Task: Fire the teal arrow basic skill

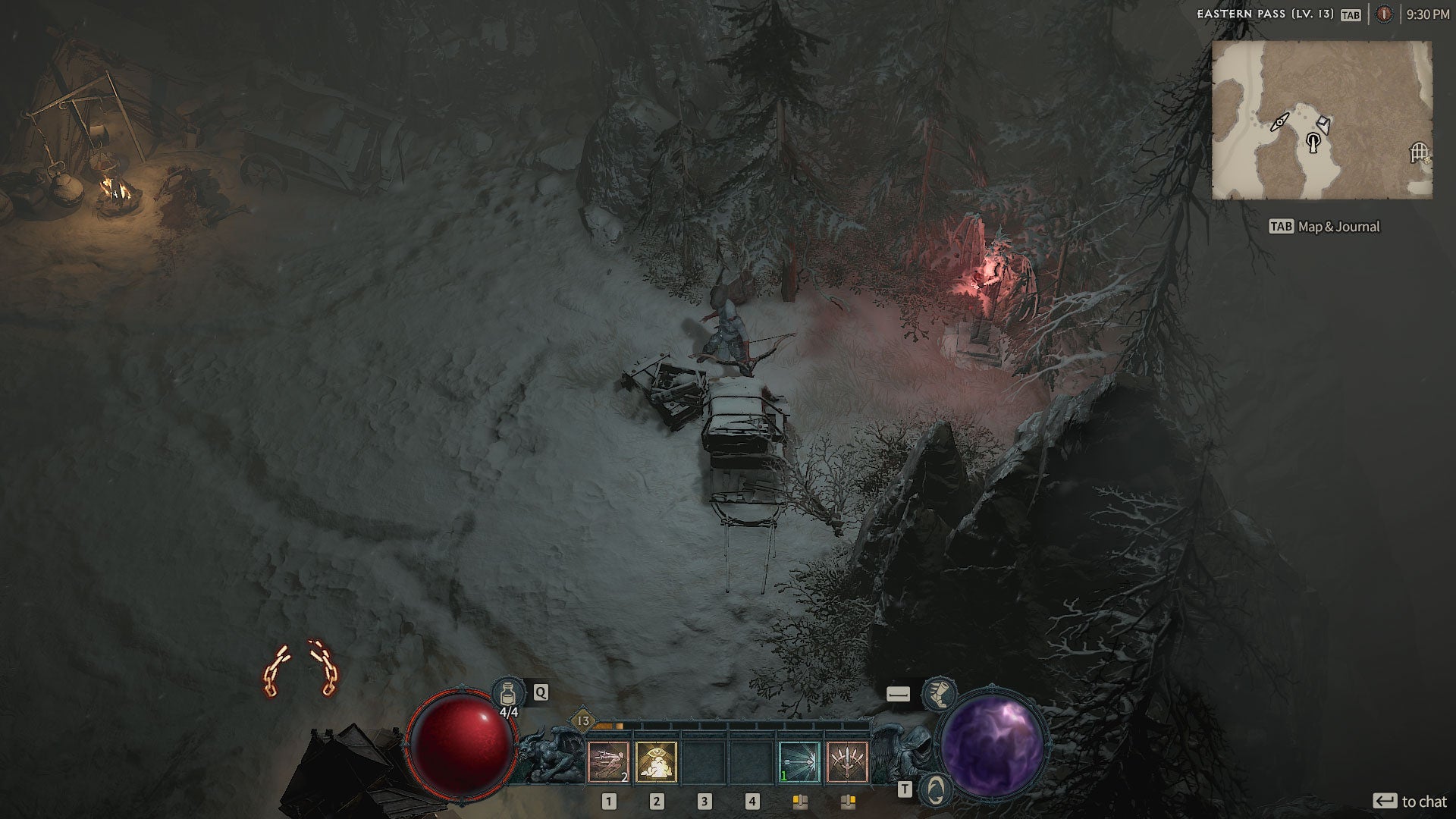Action: coord(799,761)
